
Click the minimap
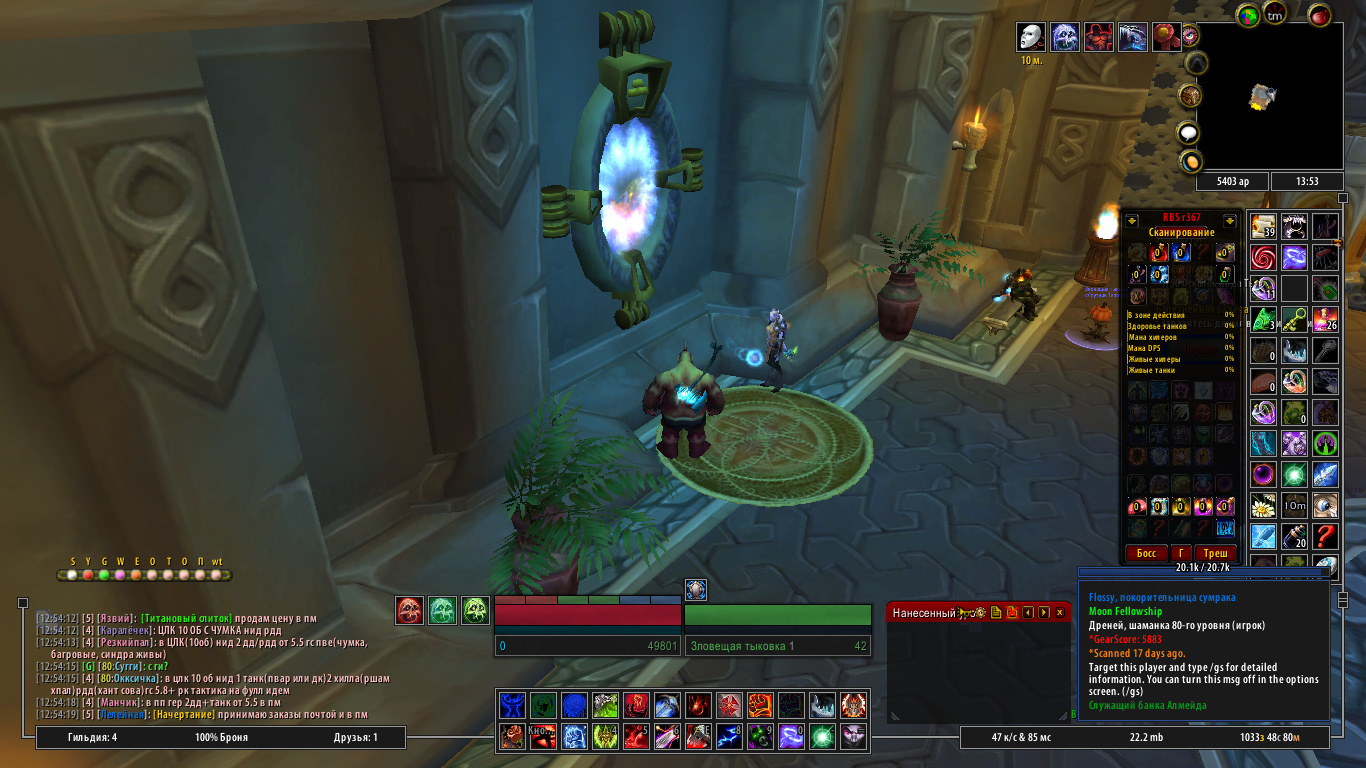[x=1269, y=96]
